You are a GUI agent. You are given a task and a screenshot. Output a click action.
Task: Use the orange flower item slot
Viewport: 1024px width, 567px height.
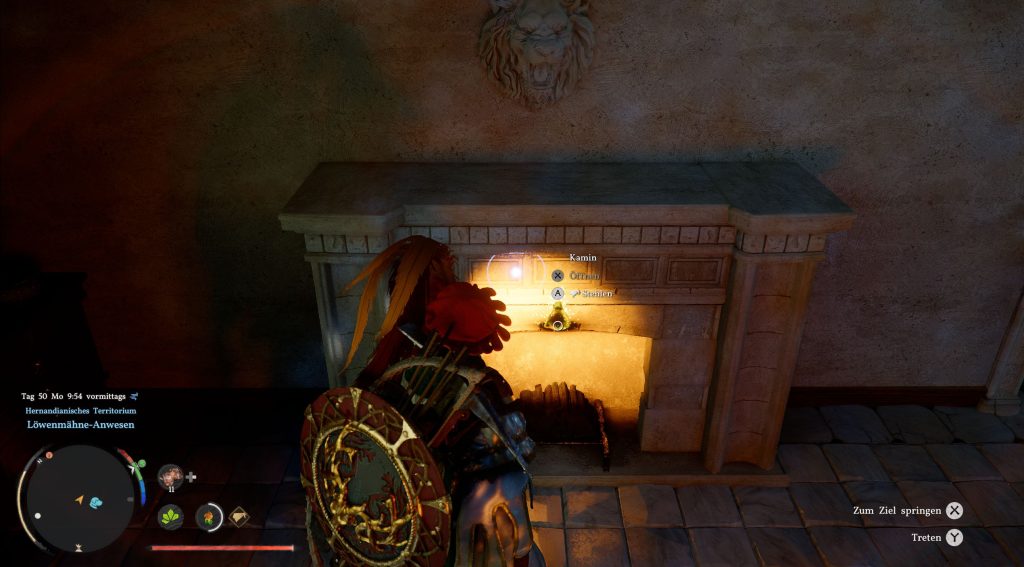point(208,516)
